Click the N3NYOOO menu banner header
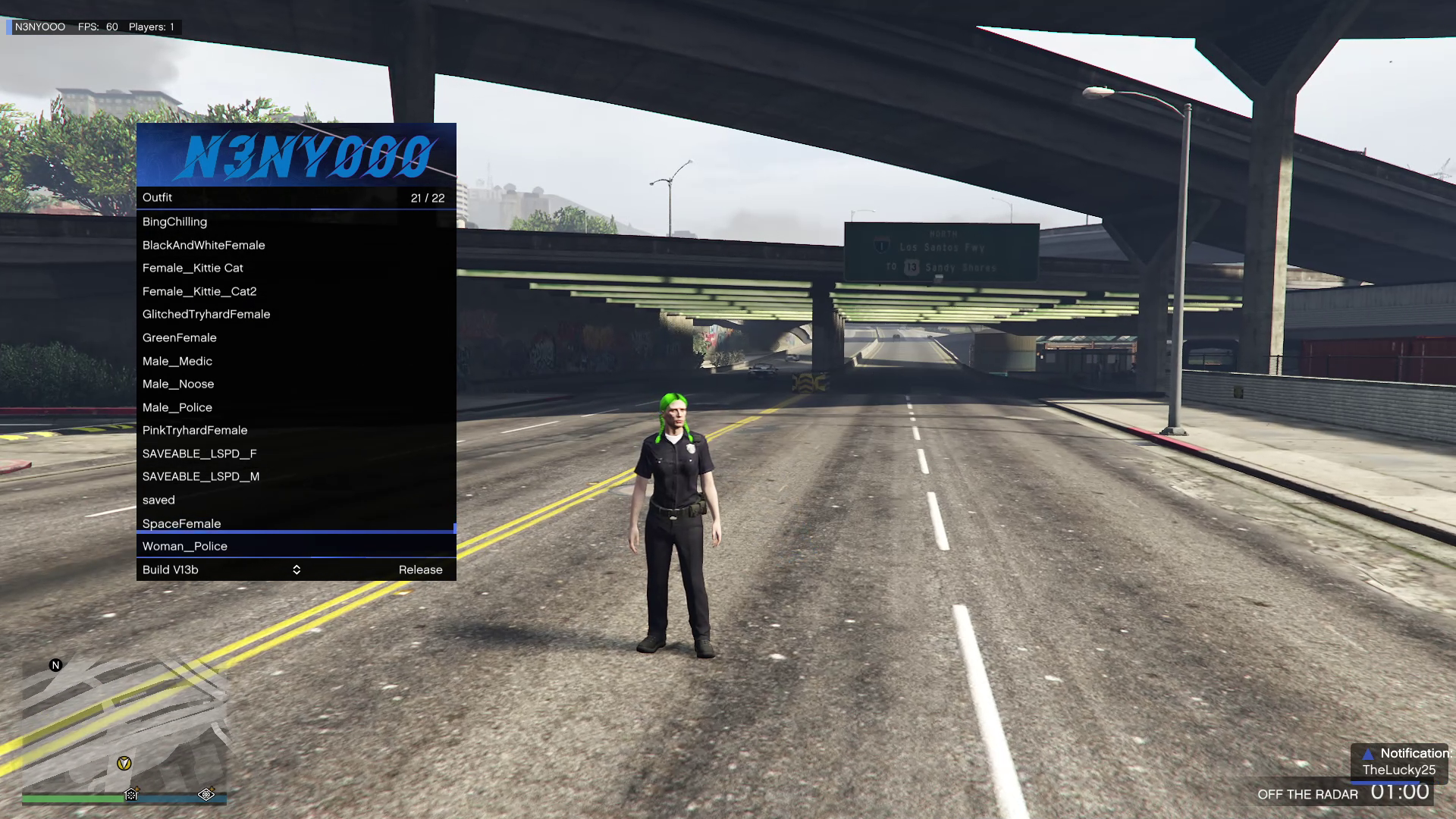The image size is (1456, 819). coord(296,155)
